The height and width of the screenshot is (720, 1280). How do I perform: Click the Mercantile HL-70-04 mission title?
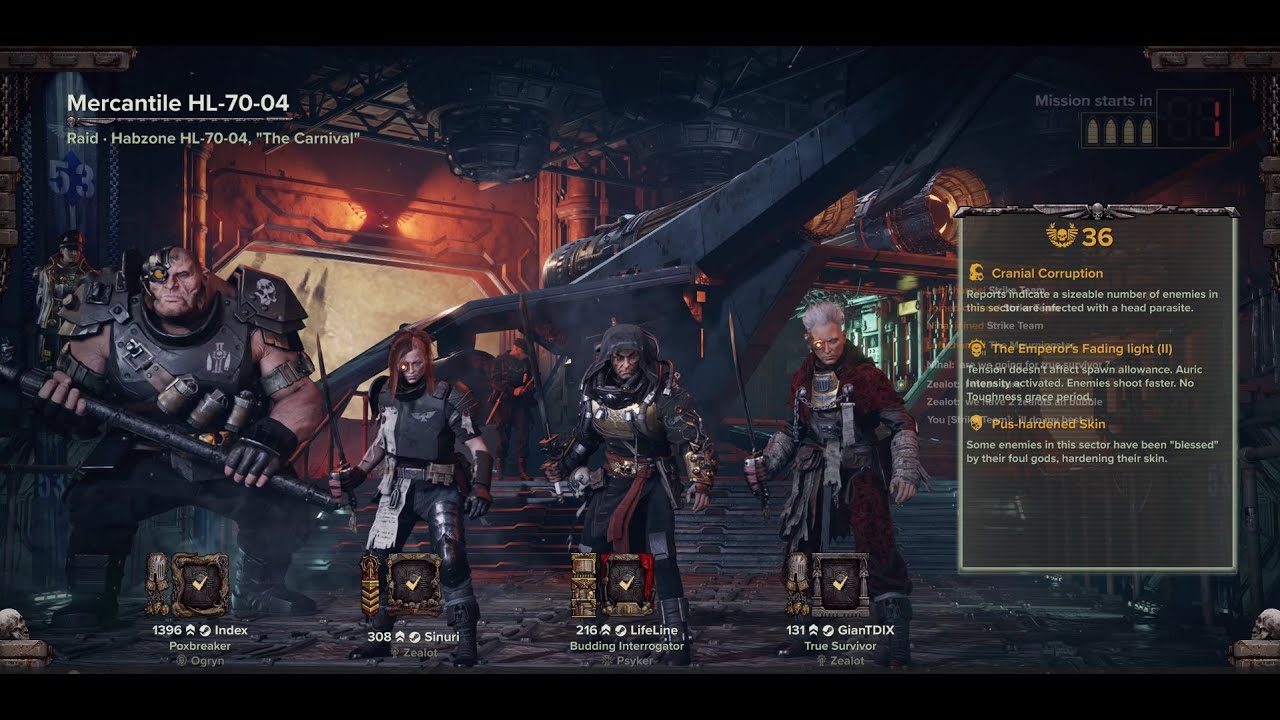[178, 103]
